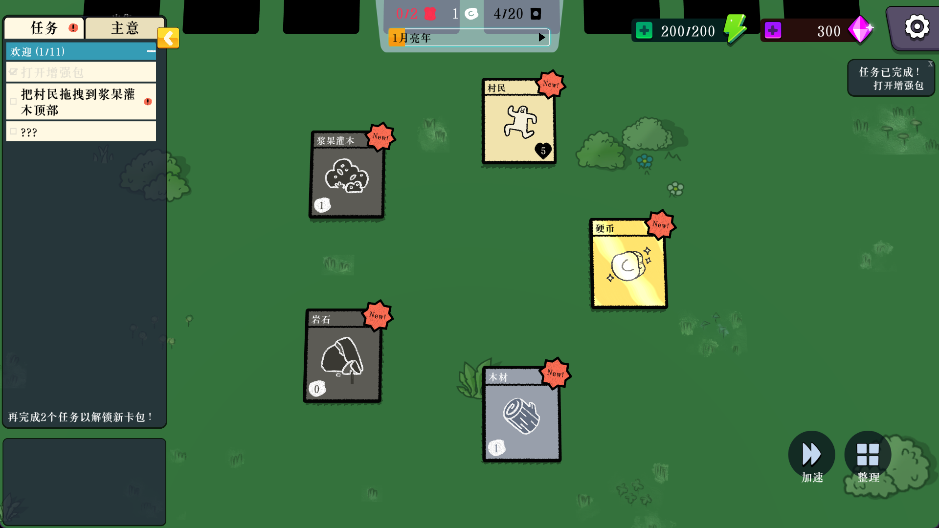
Task: Select the yellow 硬币 coin card
Action: pyautogui.click(x=628, y=265)
